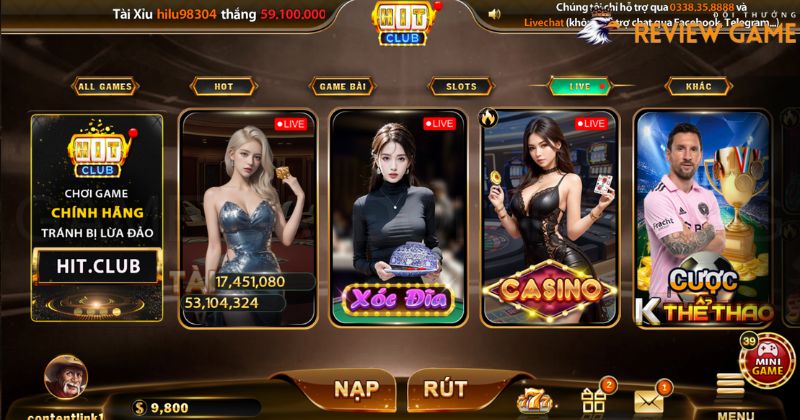Select the Tài Xỉu live card with blonde dealer

pyautogui.click(x=245, y=218)
